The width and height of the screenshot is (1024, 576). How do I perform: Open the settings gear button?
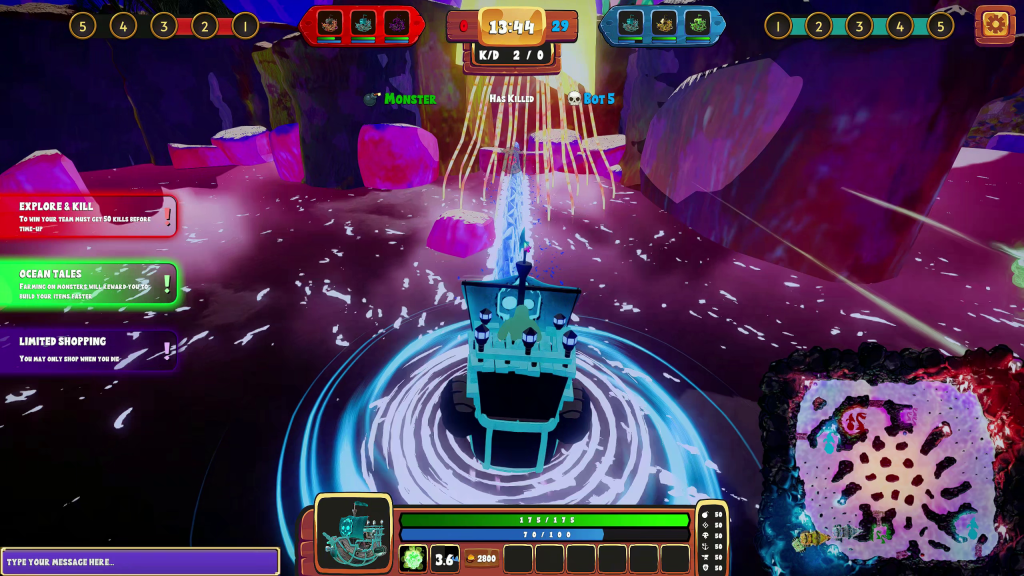[994, 24]
